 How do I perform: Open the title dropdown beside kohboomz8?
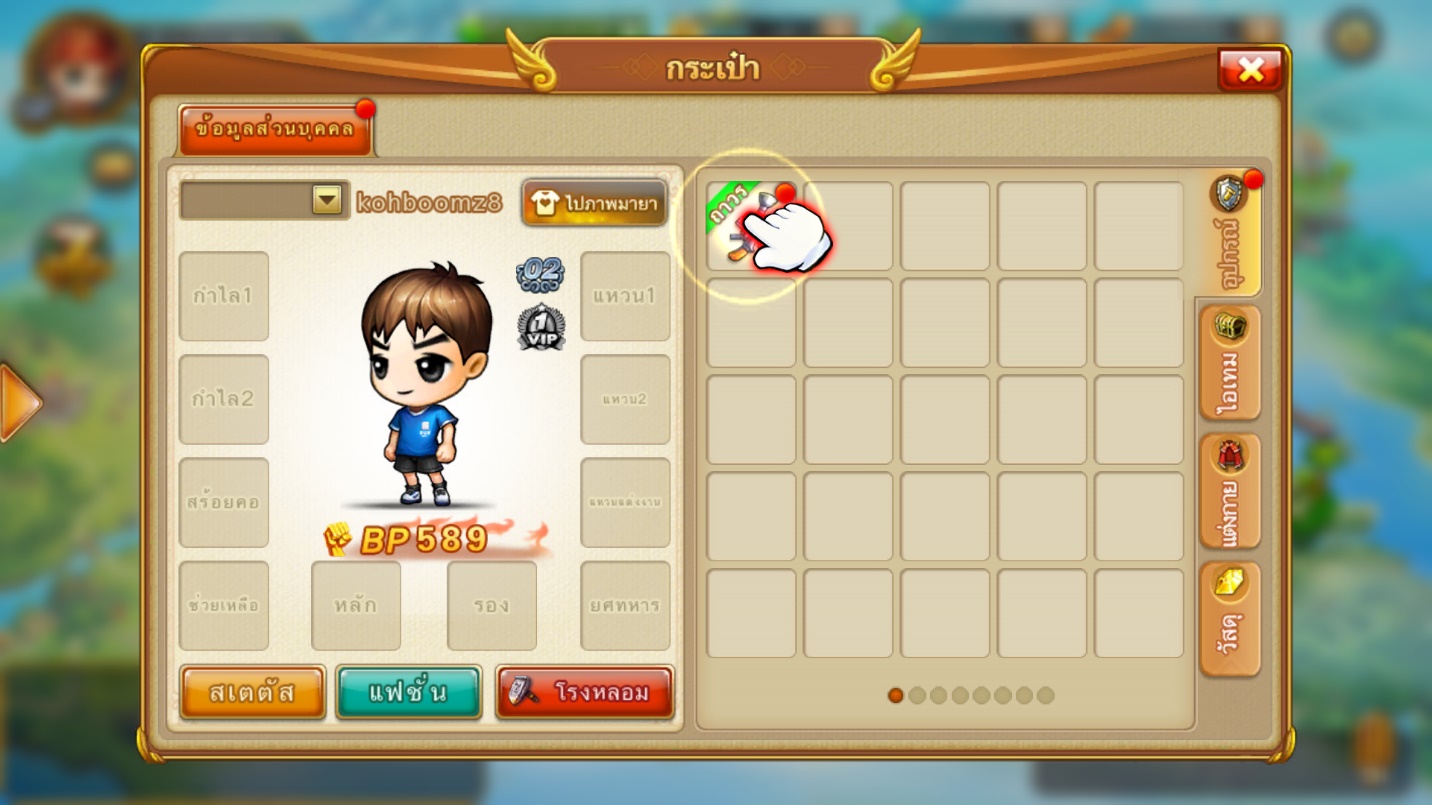(x=327, y=200)
